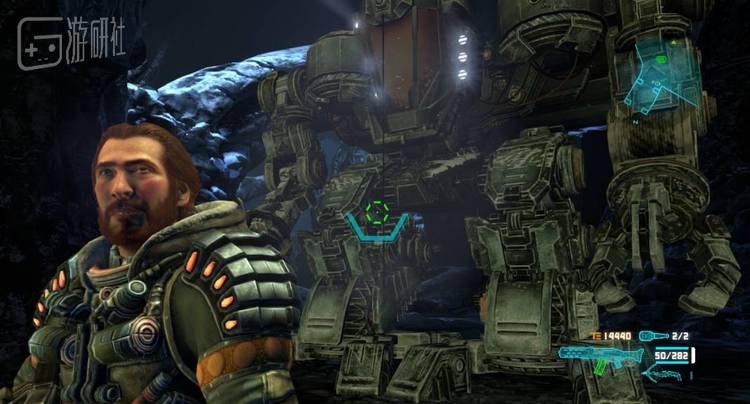Select the assault rifle weapon icon

click(601, 355)
